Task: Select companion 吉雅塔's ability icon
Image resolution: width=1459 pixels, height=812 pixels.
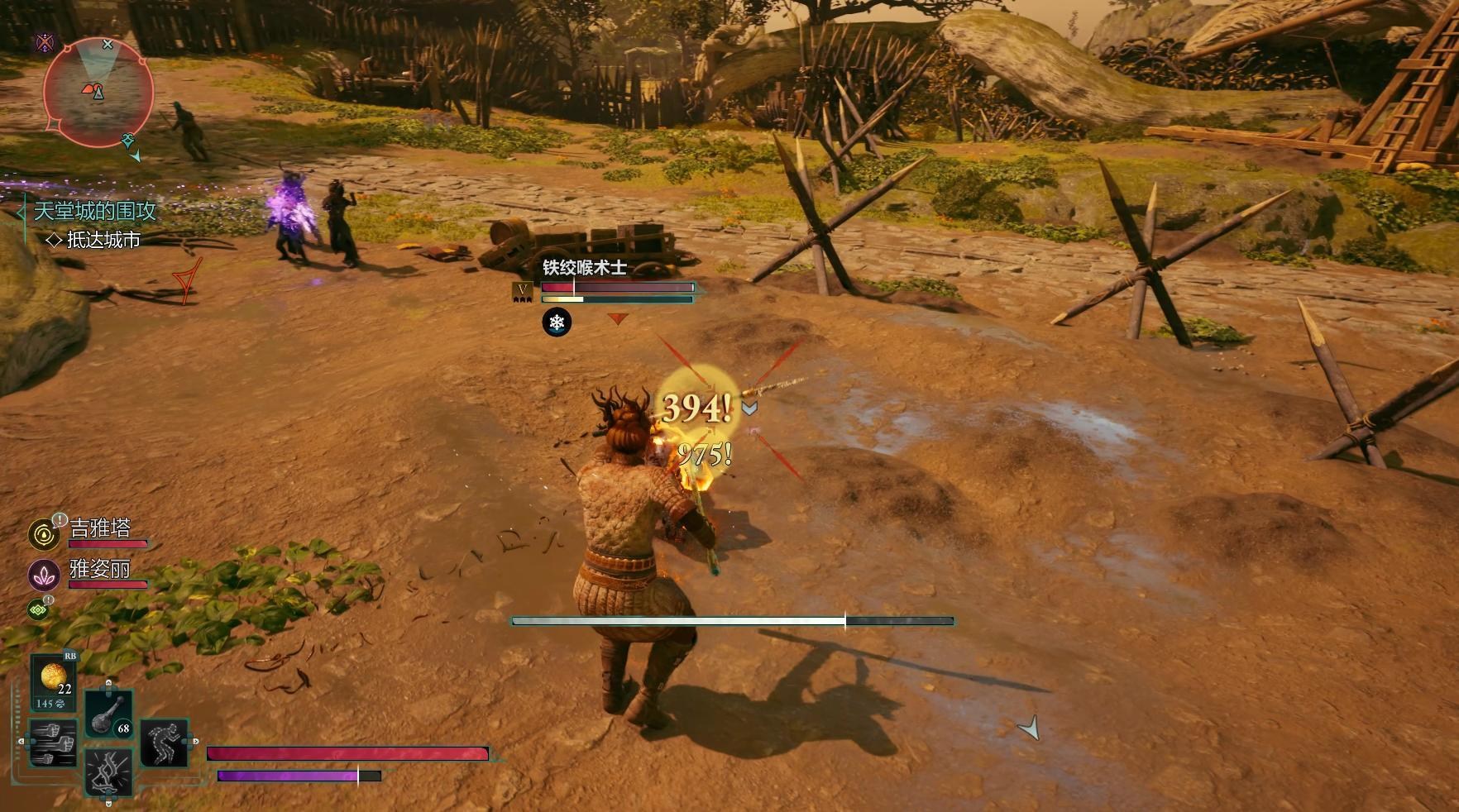Action: [x=43, y=534]
